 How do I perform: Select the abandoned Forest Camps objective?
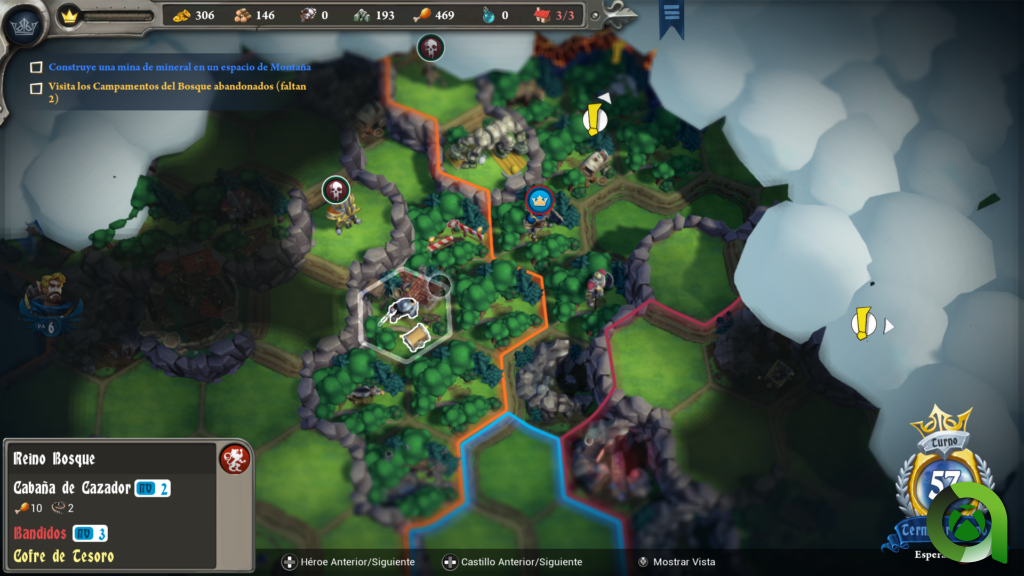coord(36,87)
